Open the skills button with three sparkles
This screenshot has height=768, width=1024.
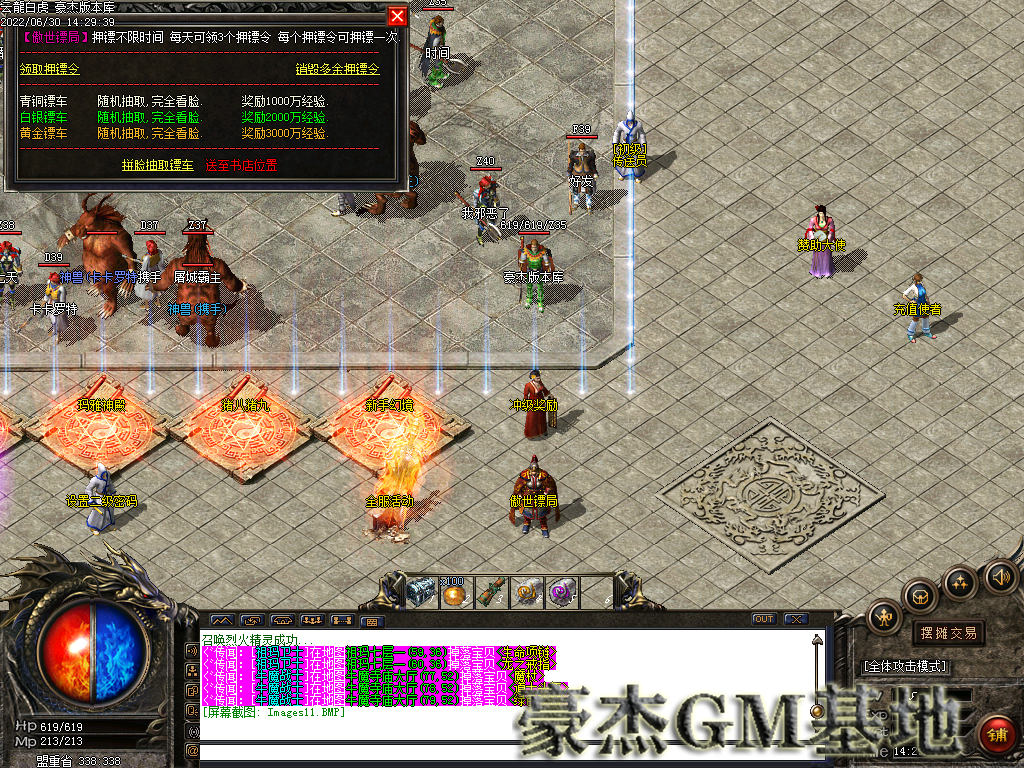click(960, 584)
